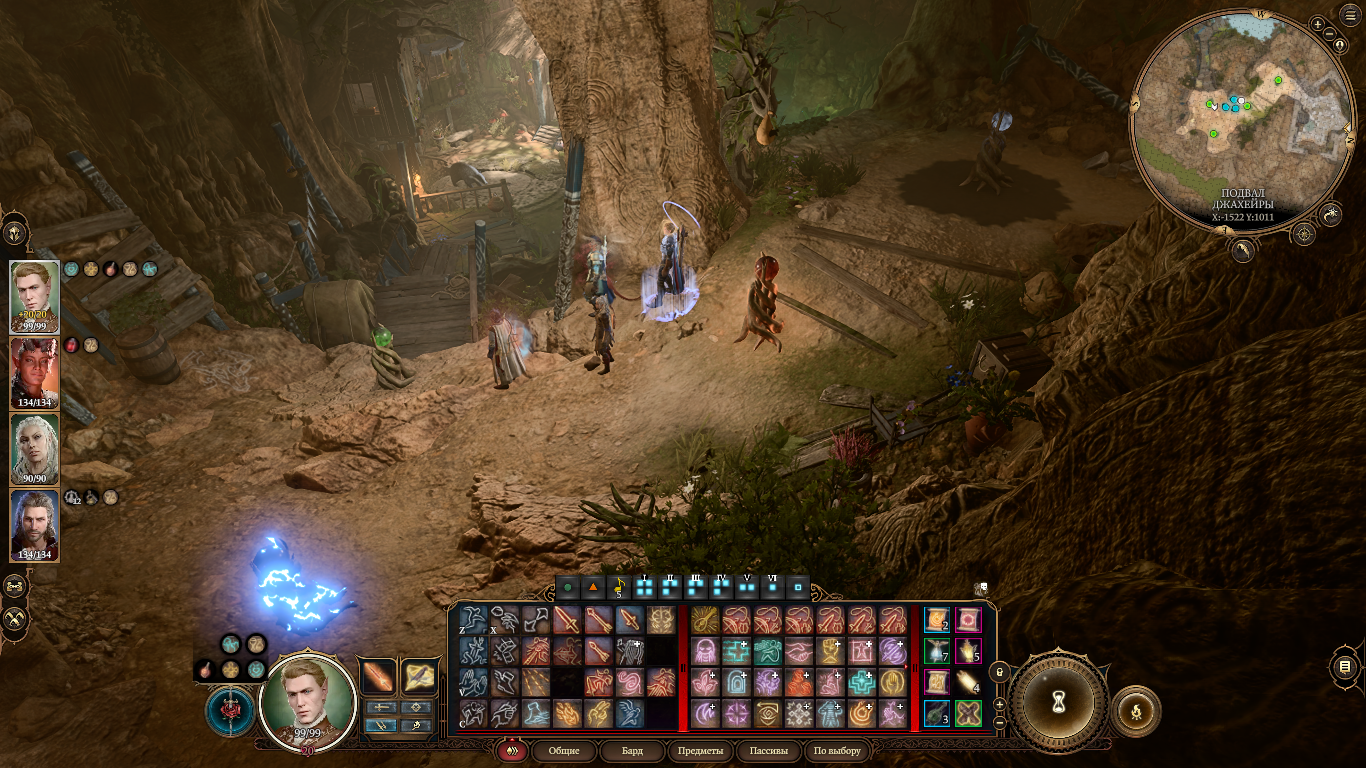This screenshot has width=1366, height=768.
Task: Select the bearded companion portrait with 134 HP
Action: [35, 525]
